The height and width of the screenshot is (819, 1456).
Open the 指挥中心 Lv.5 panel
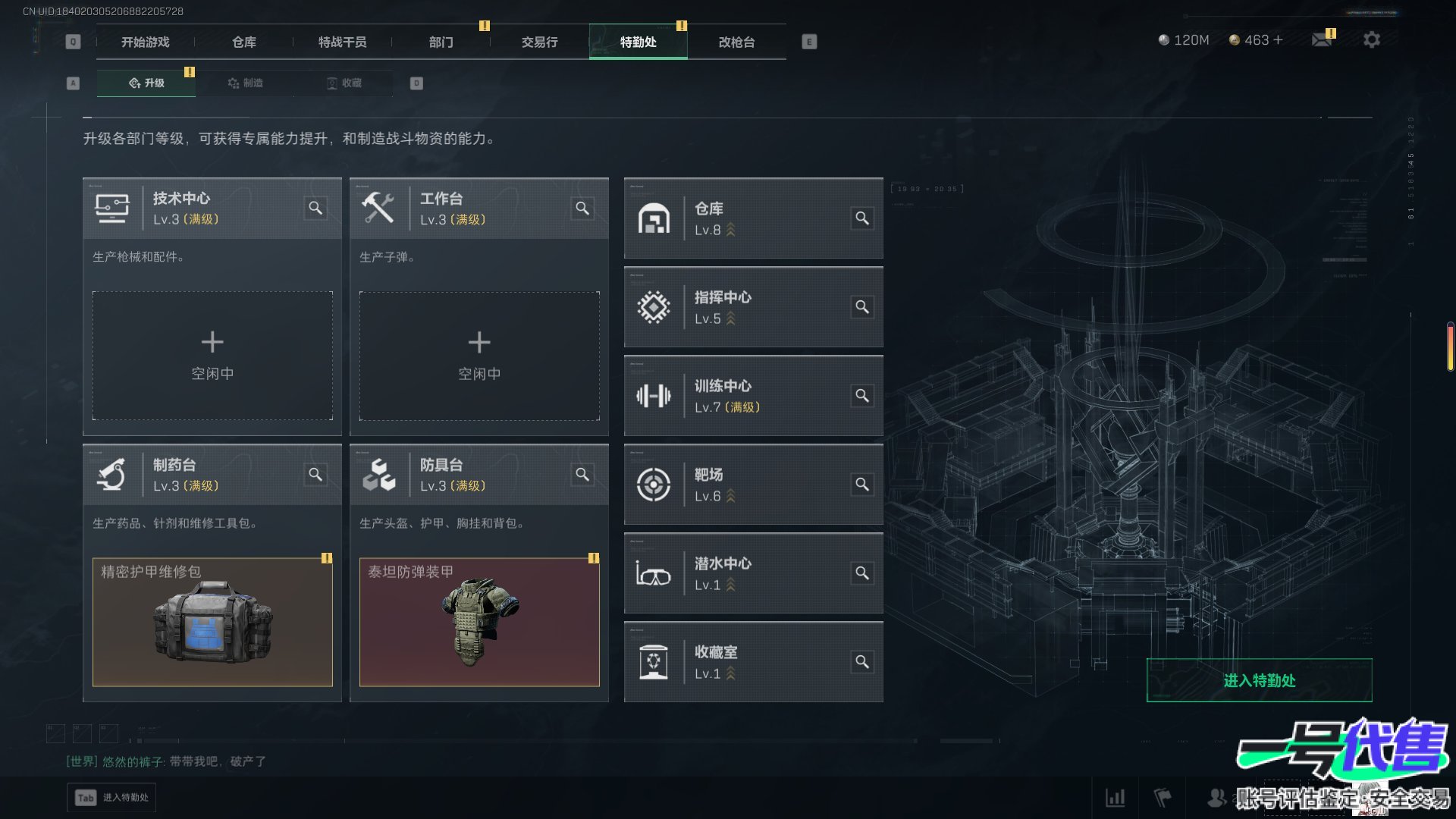pos(752,307)
